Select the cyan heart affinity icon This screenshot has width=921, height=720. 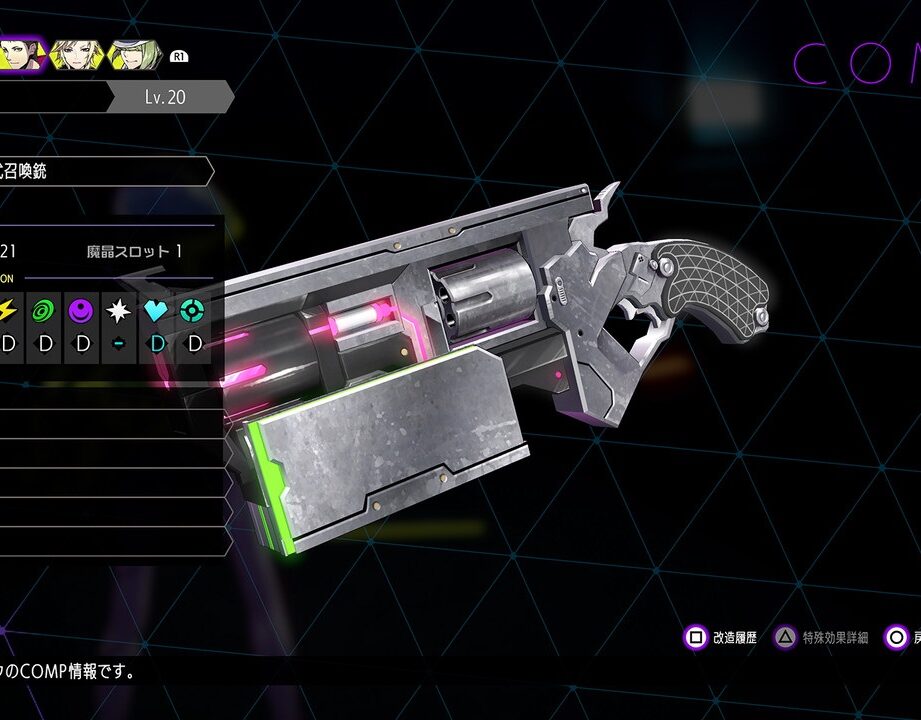pyautogui.click(x=156, y=311)
